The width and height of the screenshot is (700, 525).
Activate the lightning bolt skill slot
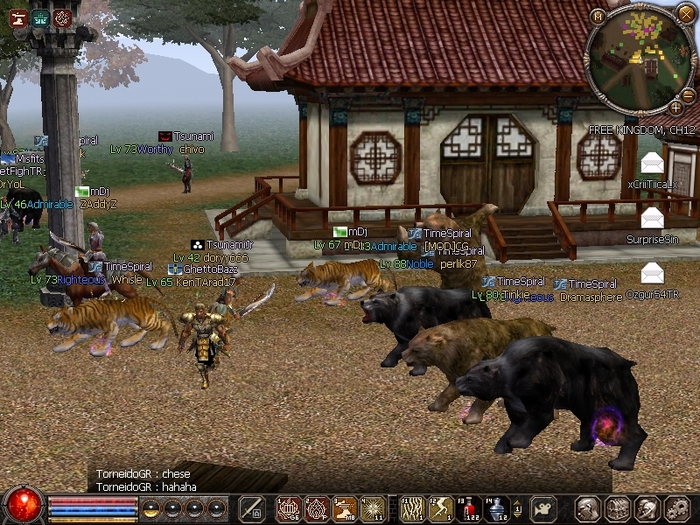pos(440,508)
